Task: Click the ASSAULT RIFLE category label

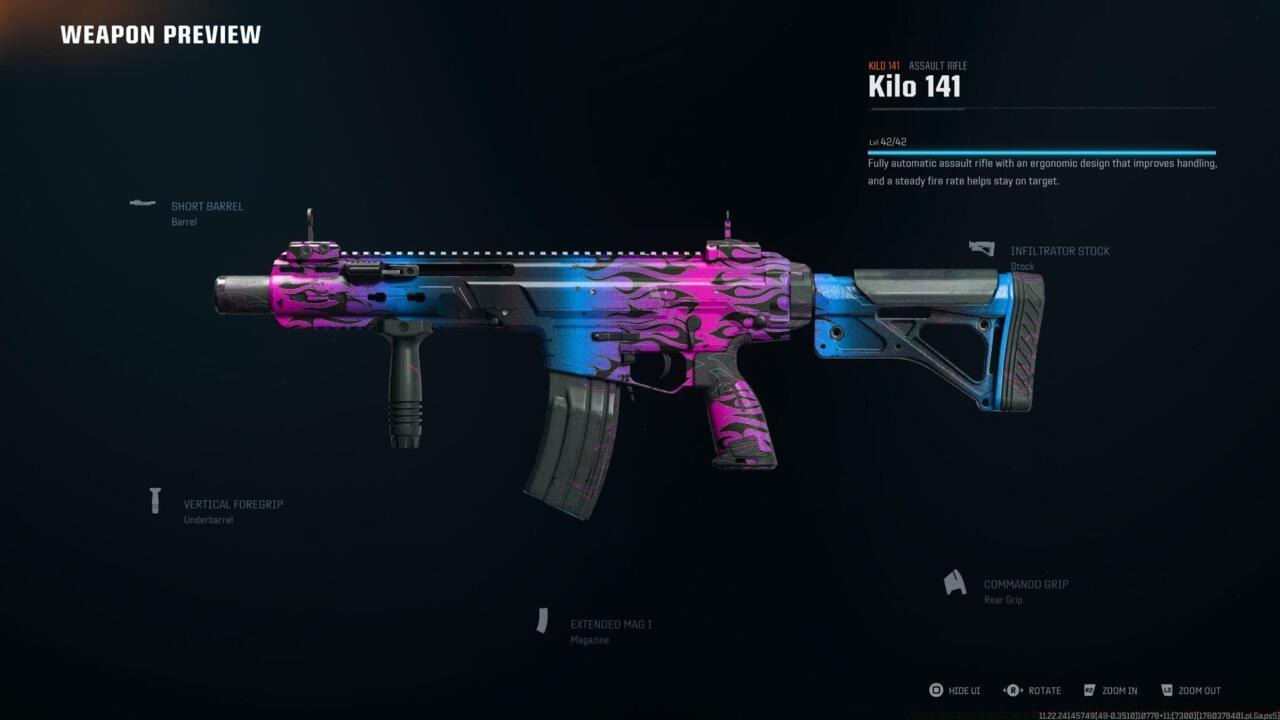Action: coord(938,65)
